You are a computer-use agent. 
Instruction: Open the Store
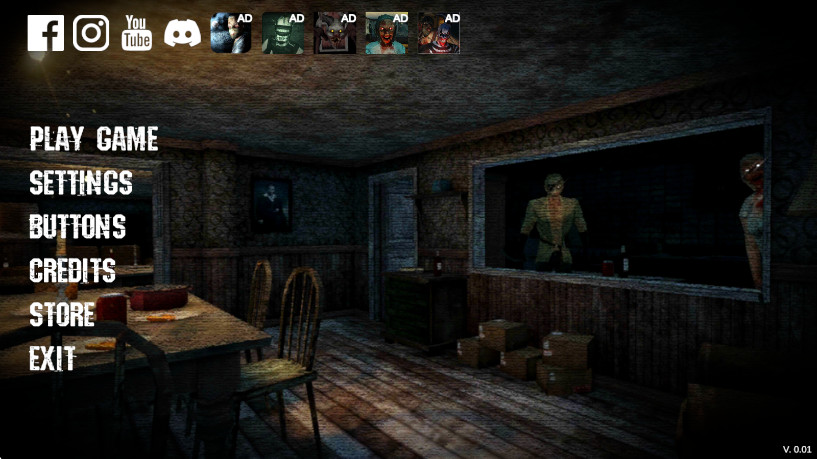(x=62, y=315)
